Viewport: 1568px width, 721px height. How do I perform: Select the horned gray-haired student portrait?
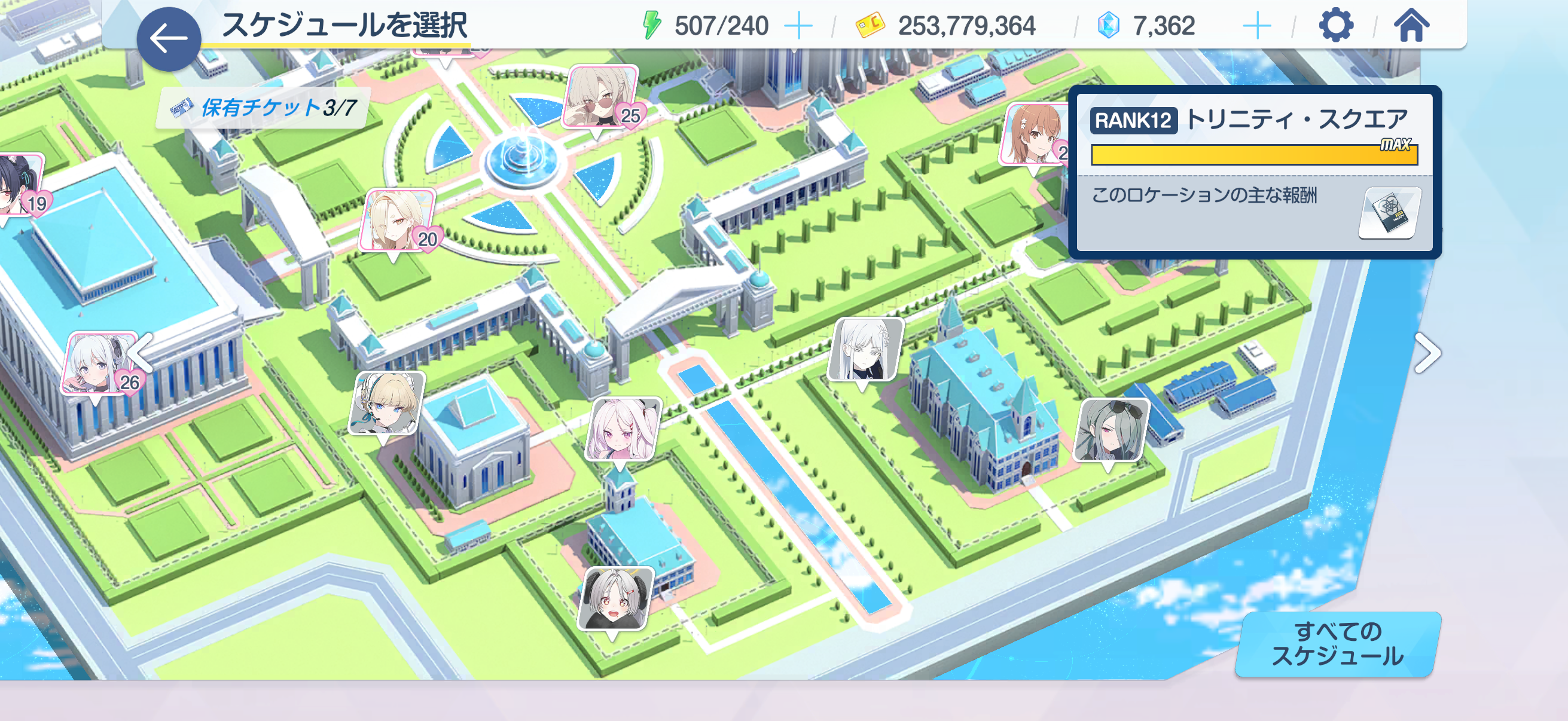click(615, 598)
